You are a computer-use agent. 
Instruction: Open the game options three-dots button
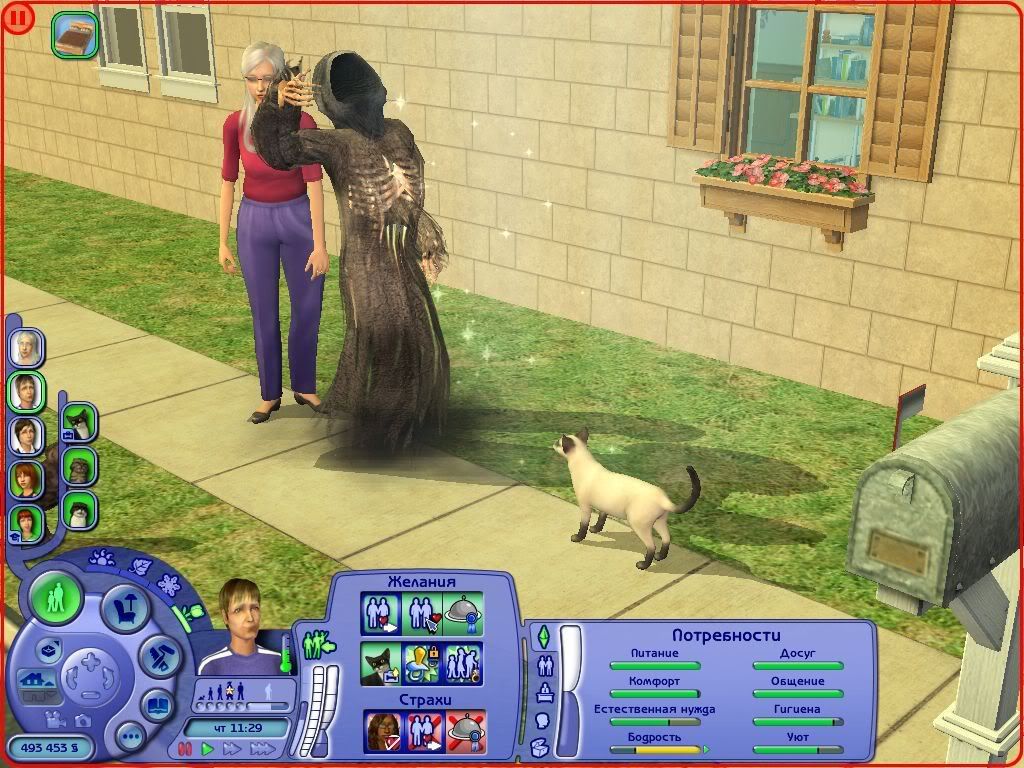tap(129, 738)
